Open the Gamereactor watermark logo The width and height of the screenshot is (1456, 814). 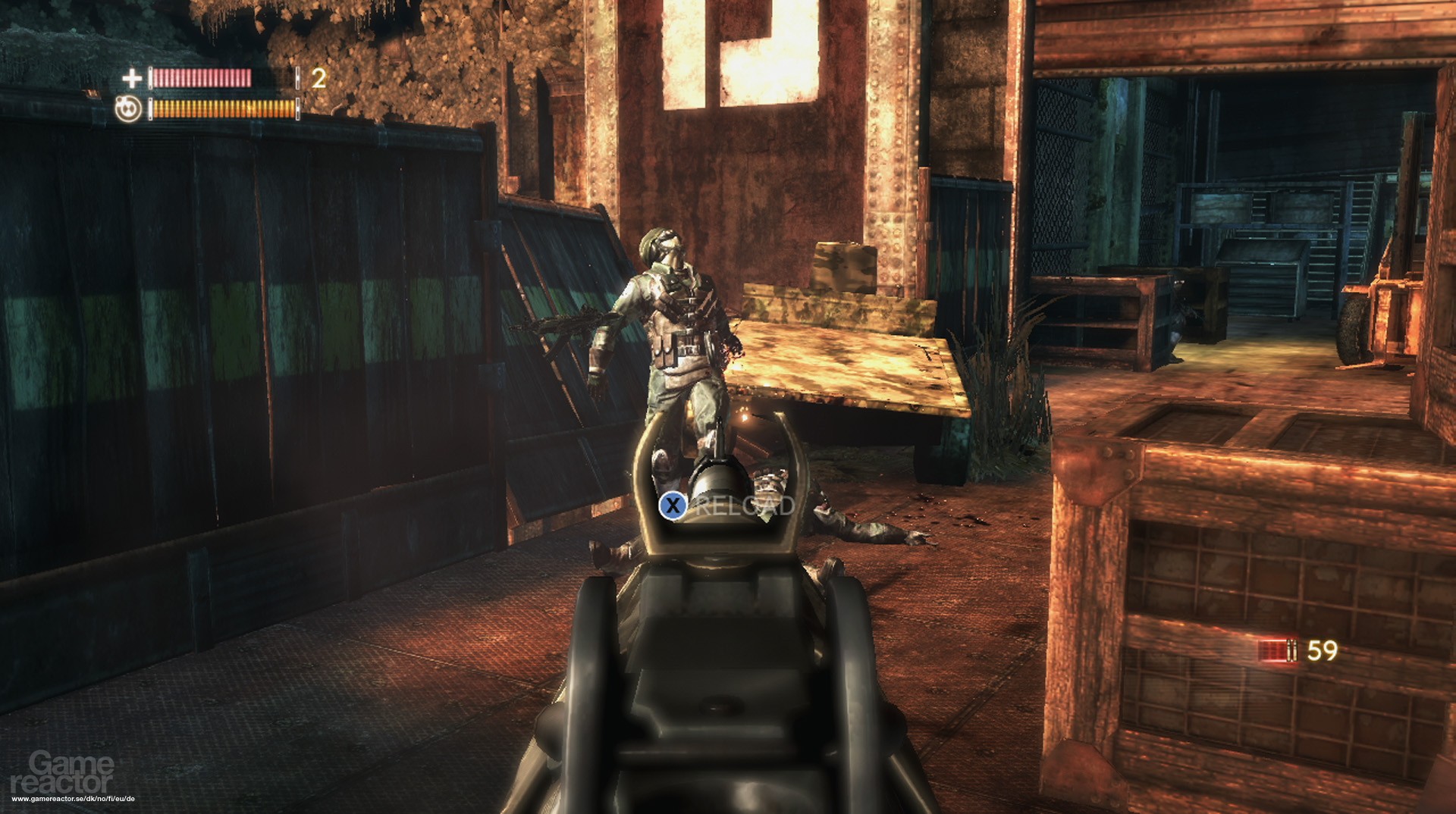point(72,772)
